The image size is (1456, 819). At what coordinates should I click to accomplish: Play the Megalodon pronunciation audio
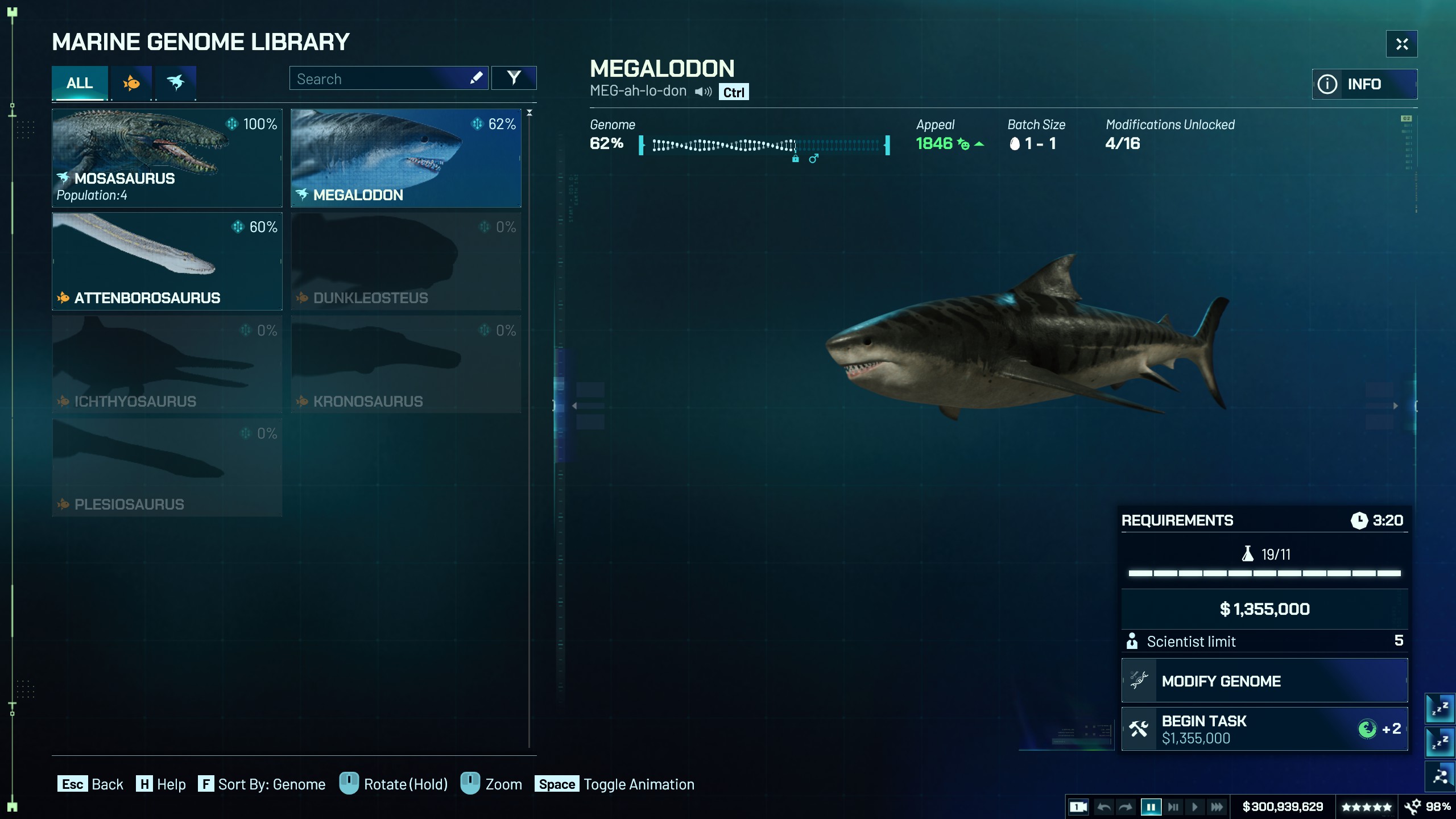click(x=703, y=92)
